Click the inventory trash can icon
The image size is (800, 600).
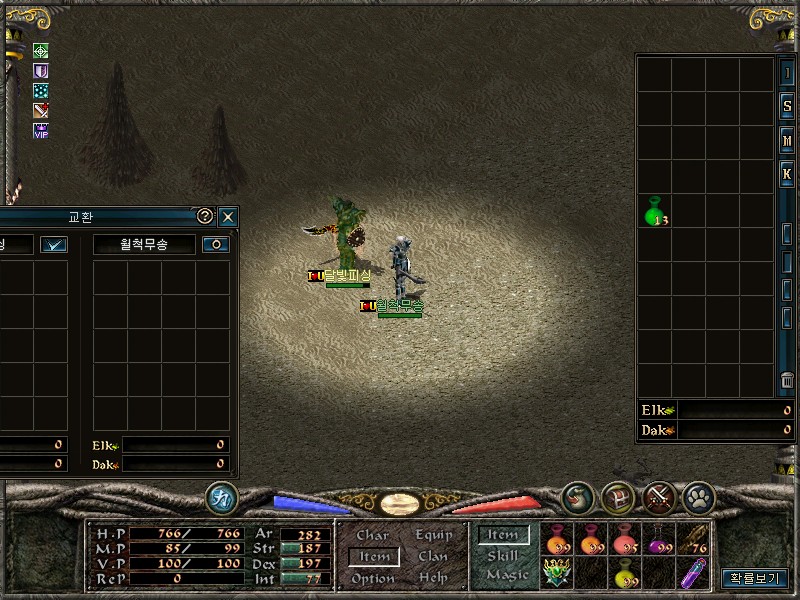click(x=787, y=381)
